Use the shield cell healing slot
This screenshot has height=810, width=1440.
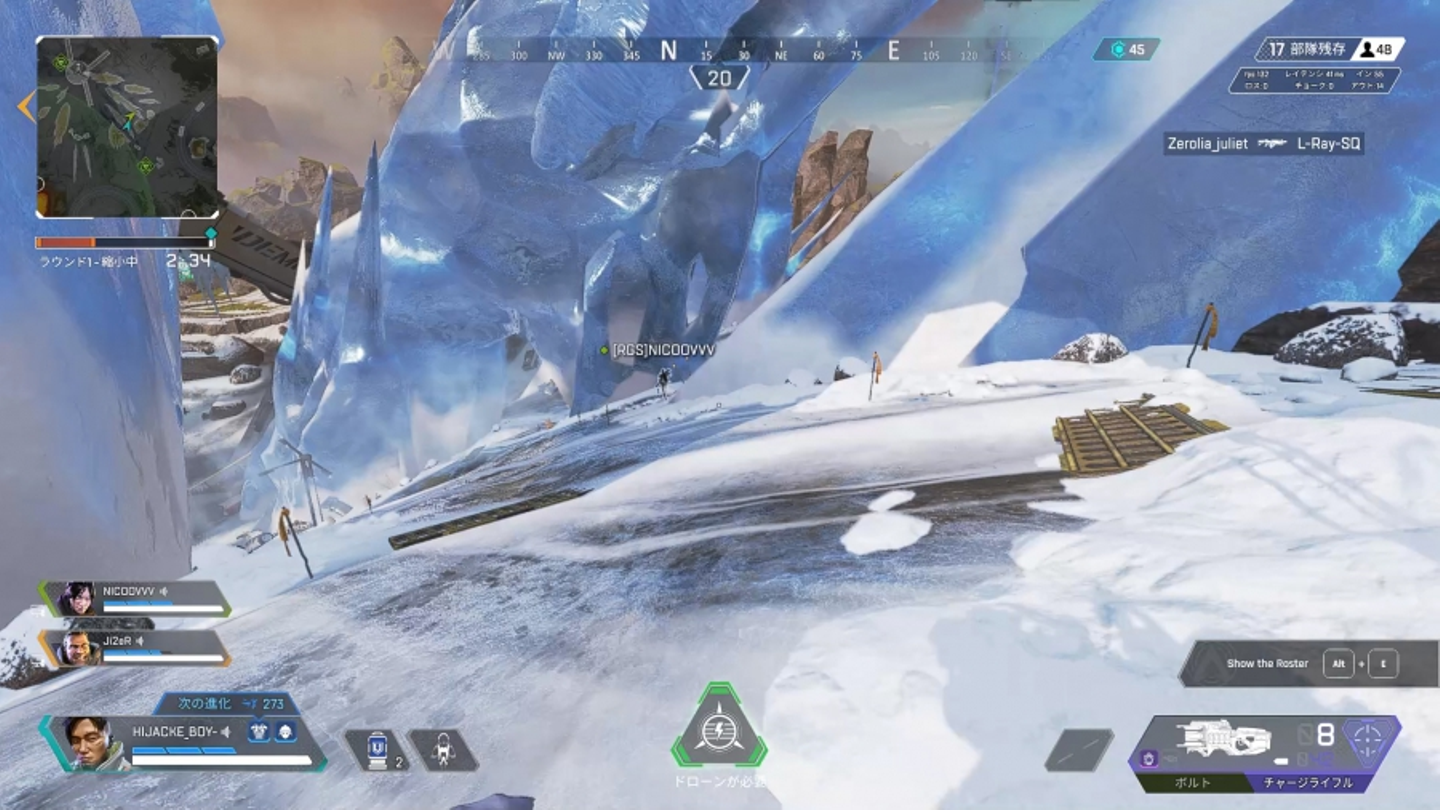(376, 749)
